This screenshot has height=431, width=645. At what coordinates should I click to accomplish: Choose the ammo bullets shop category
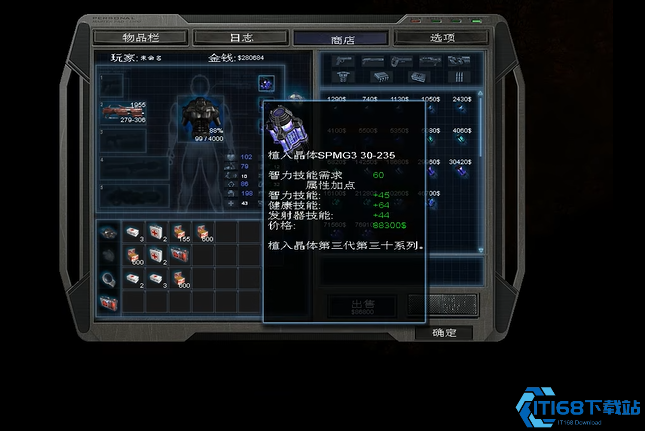pyautogui.click(x=457, y=76)
